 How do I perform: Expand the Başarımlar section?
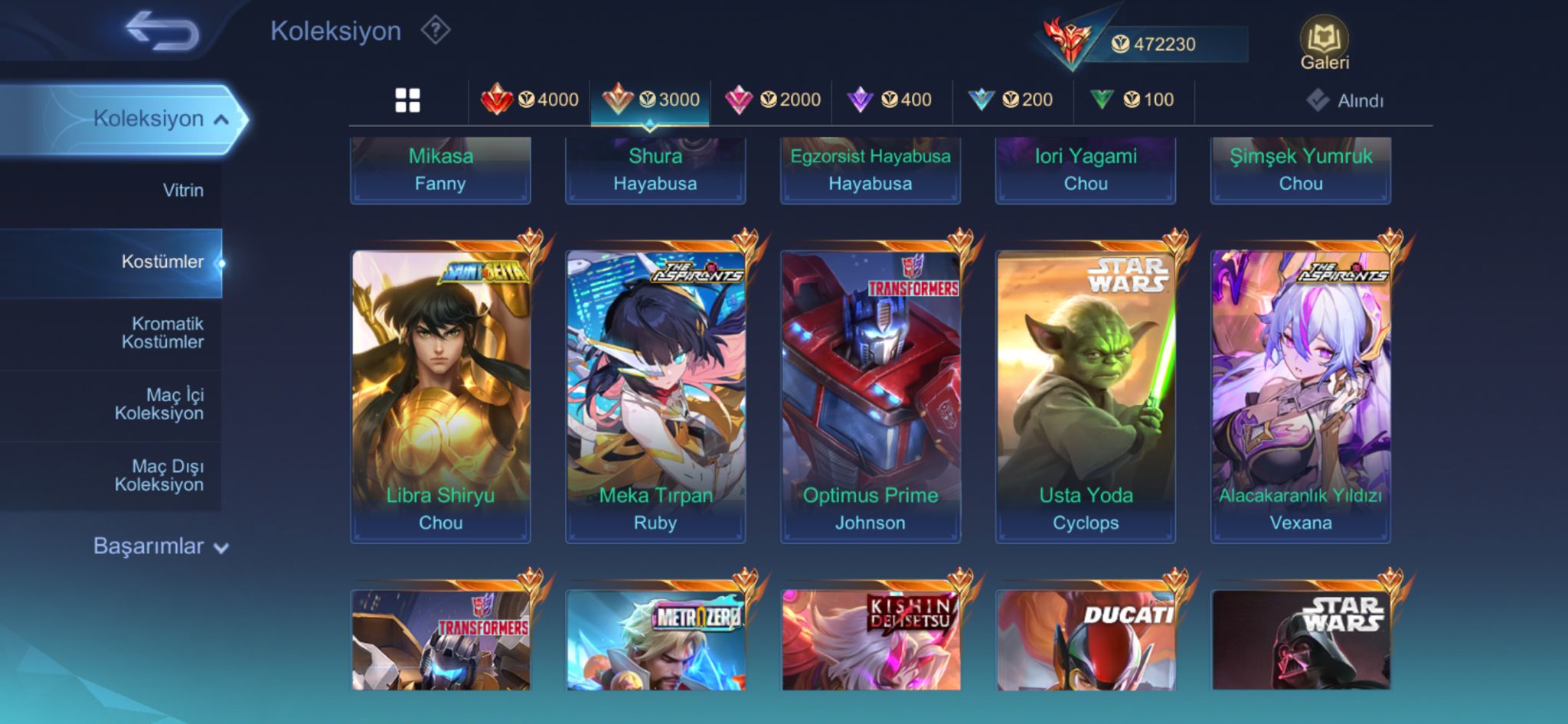[161, 546]
